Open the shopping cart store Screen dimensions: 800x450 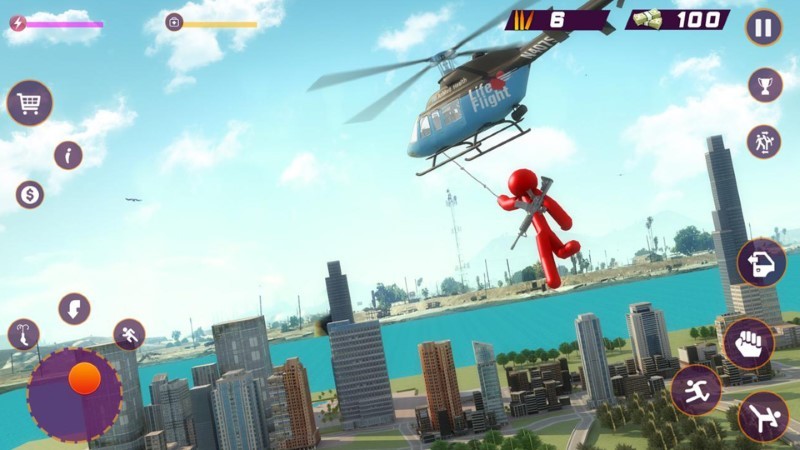[29, 102]
